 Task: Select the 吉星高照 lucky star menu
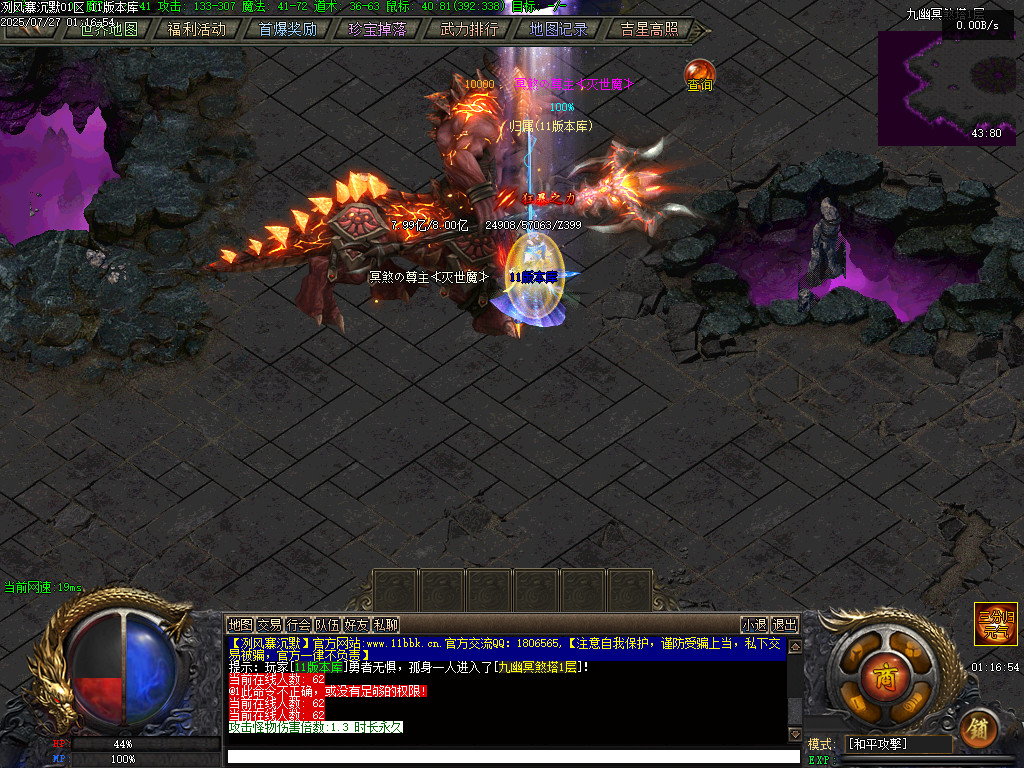(x=648, y=29)
